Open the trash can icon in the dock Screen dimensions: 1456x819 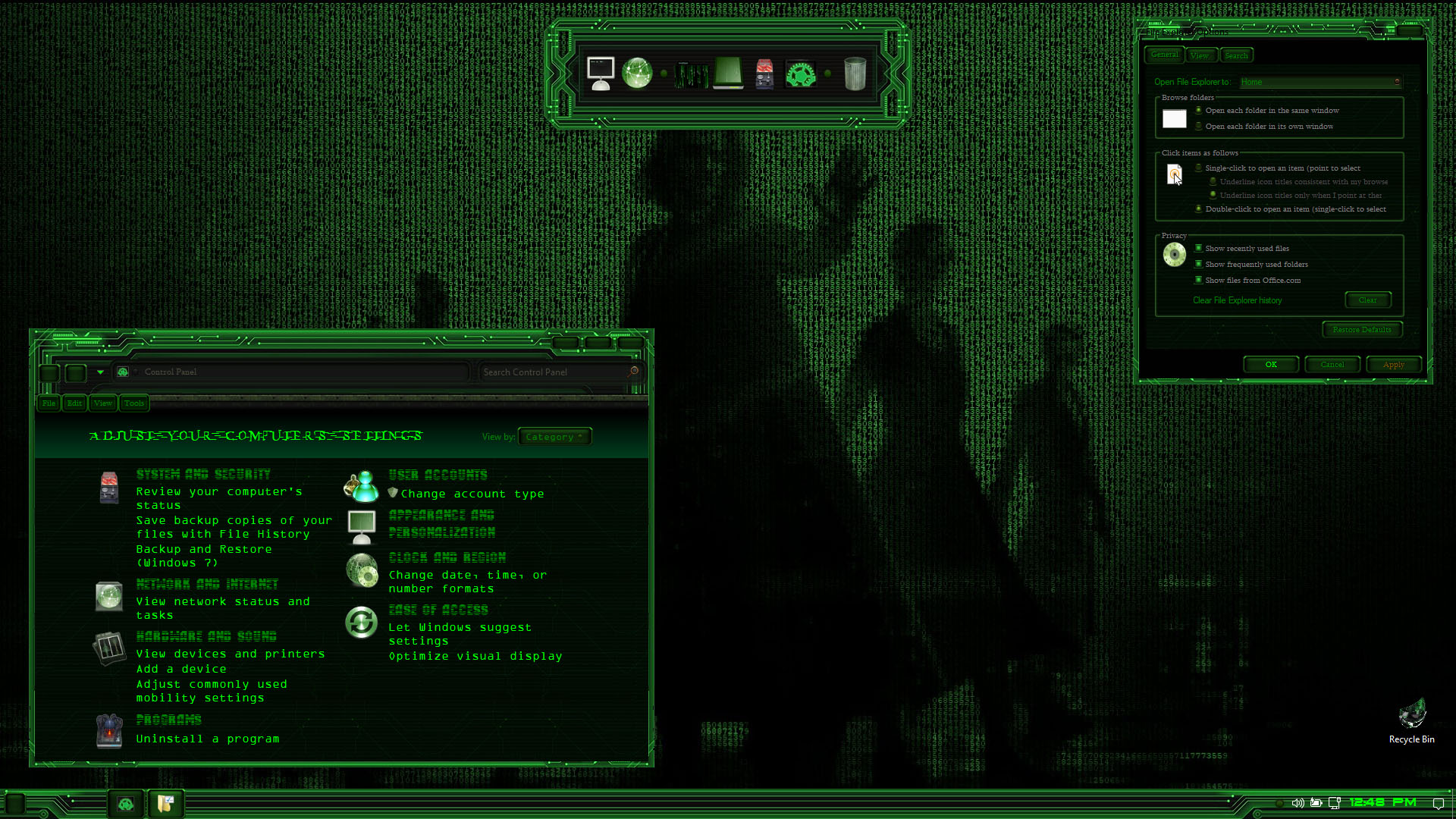pyautogui.click(x=855, y=74)
